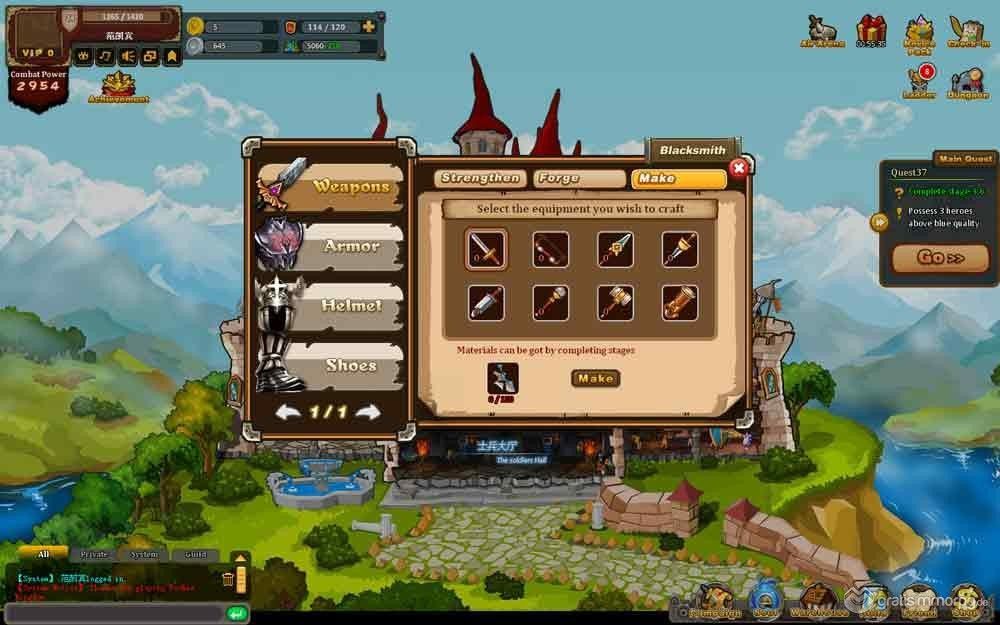Choose the Armor category
The width and height of the screenshot is (1000, 625).
331,247
